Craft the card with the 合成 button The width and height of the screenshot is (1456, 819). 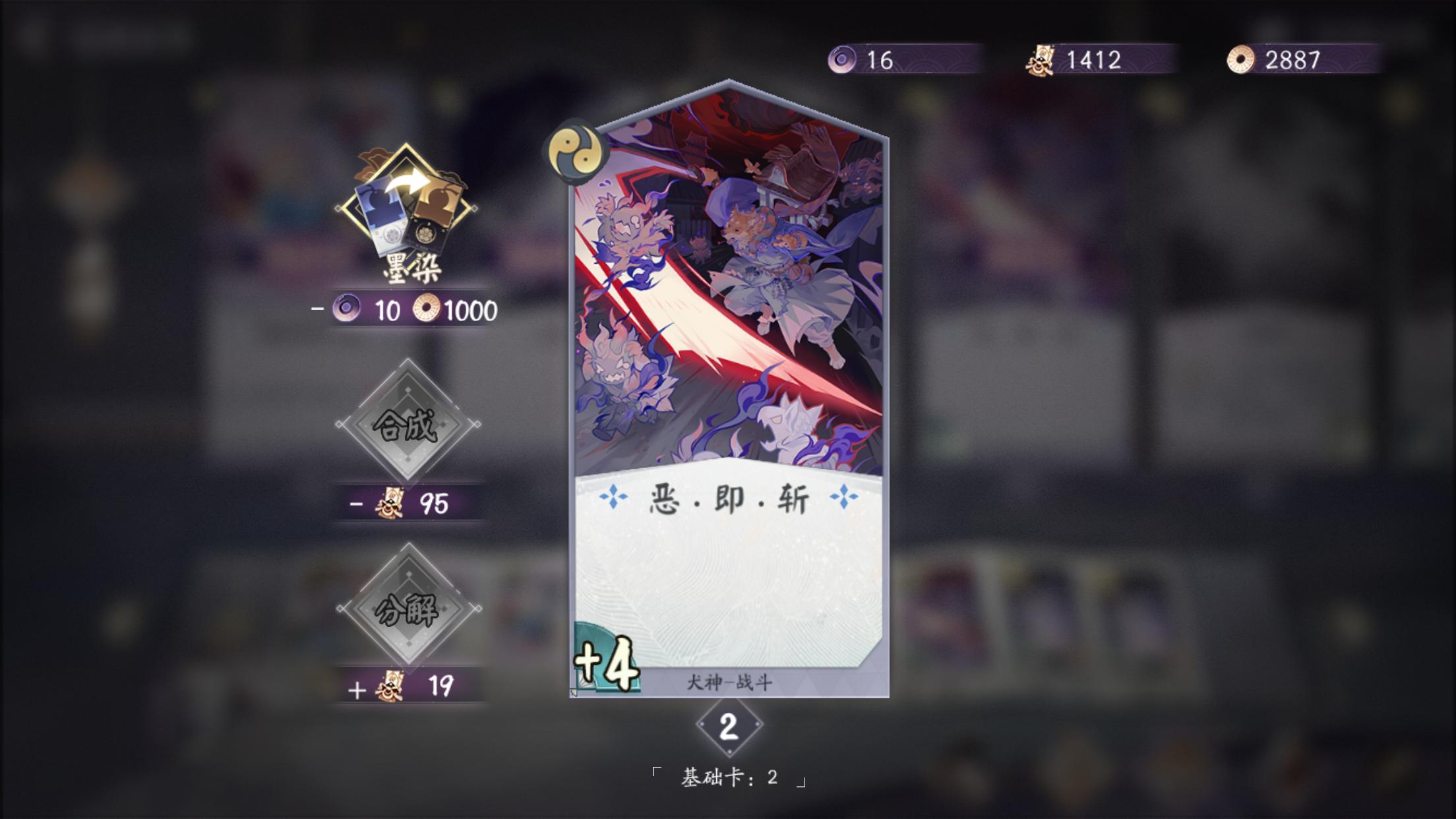[407, 425]
